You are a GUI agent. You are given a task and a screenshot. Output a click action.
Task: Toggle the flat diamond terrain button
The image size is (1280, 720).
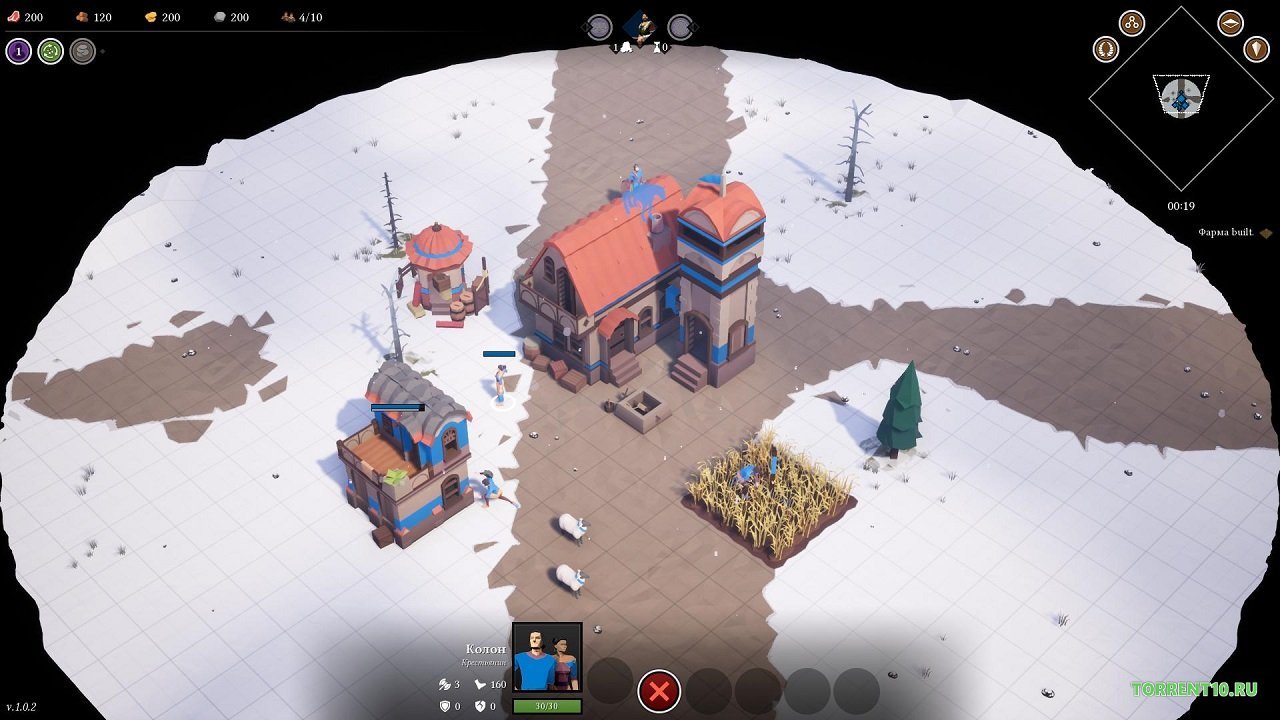(x=1231, y=23)
